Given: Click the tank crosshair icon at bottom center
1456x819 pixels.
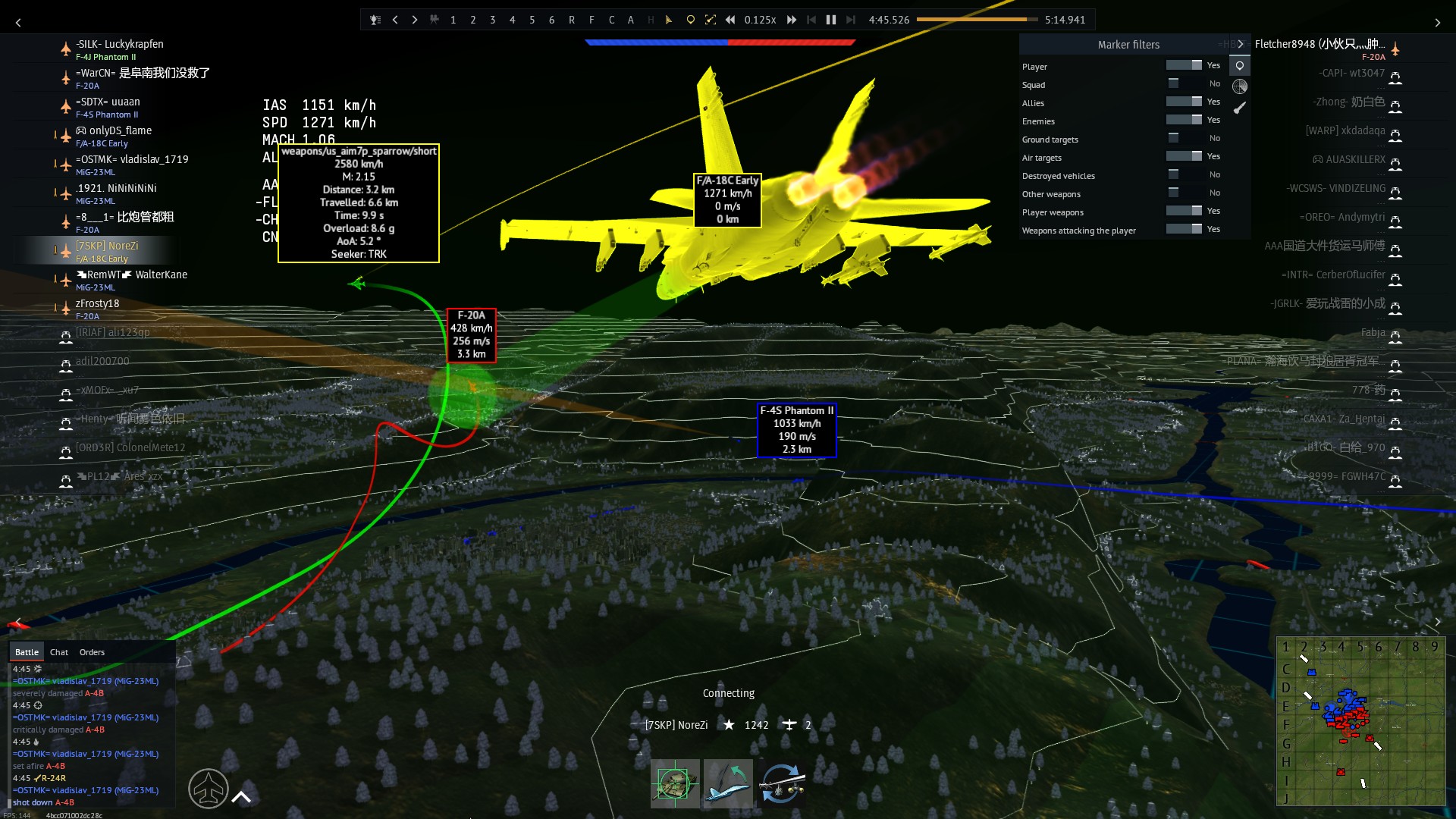Looking at the screenshot, I should point(675,783).
